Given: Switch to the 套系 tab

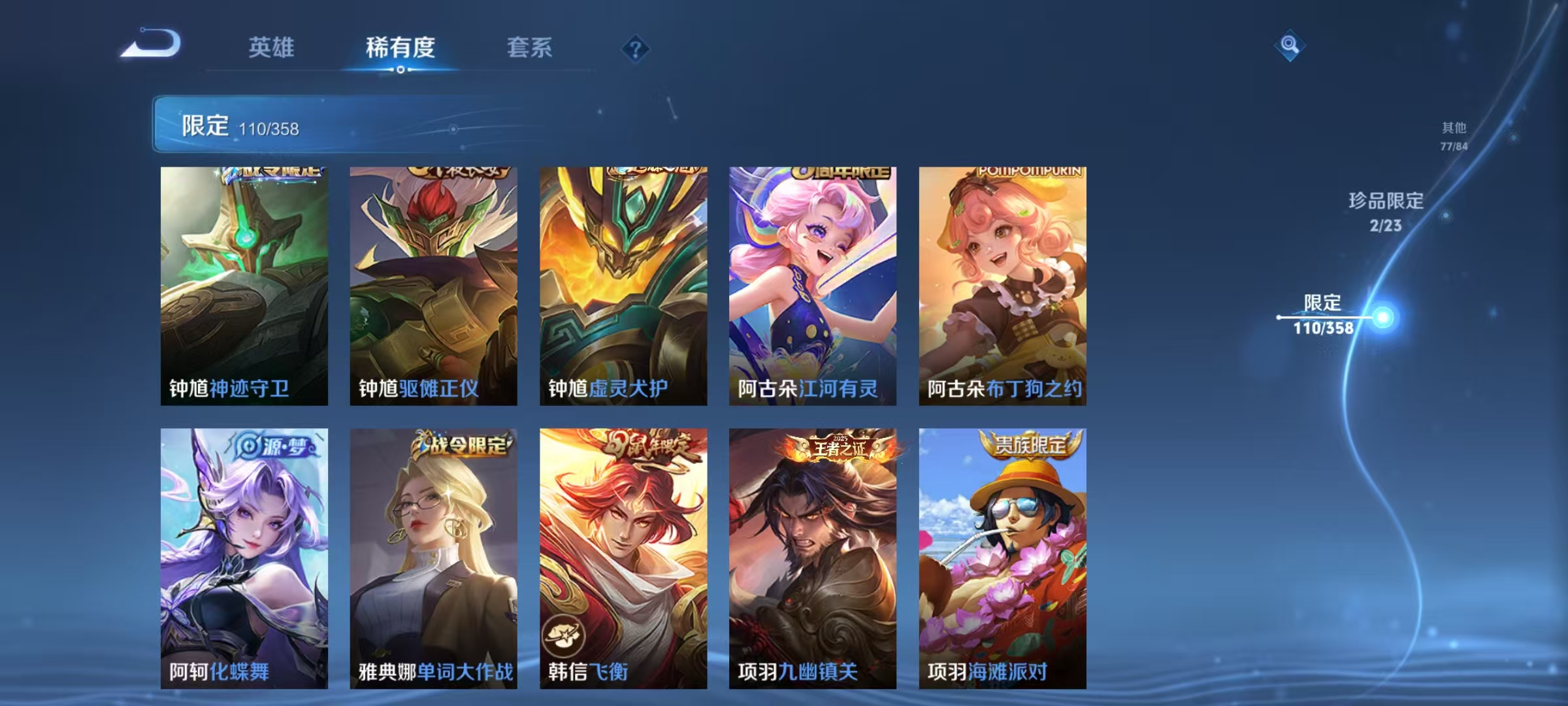Looking at the screenshot, I should coord(530,47).
